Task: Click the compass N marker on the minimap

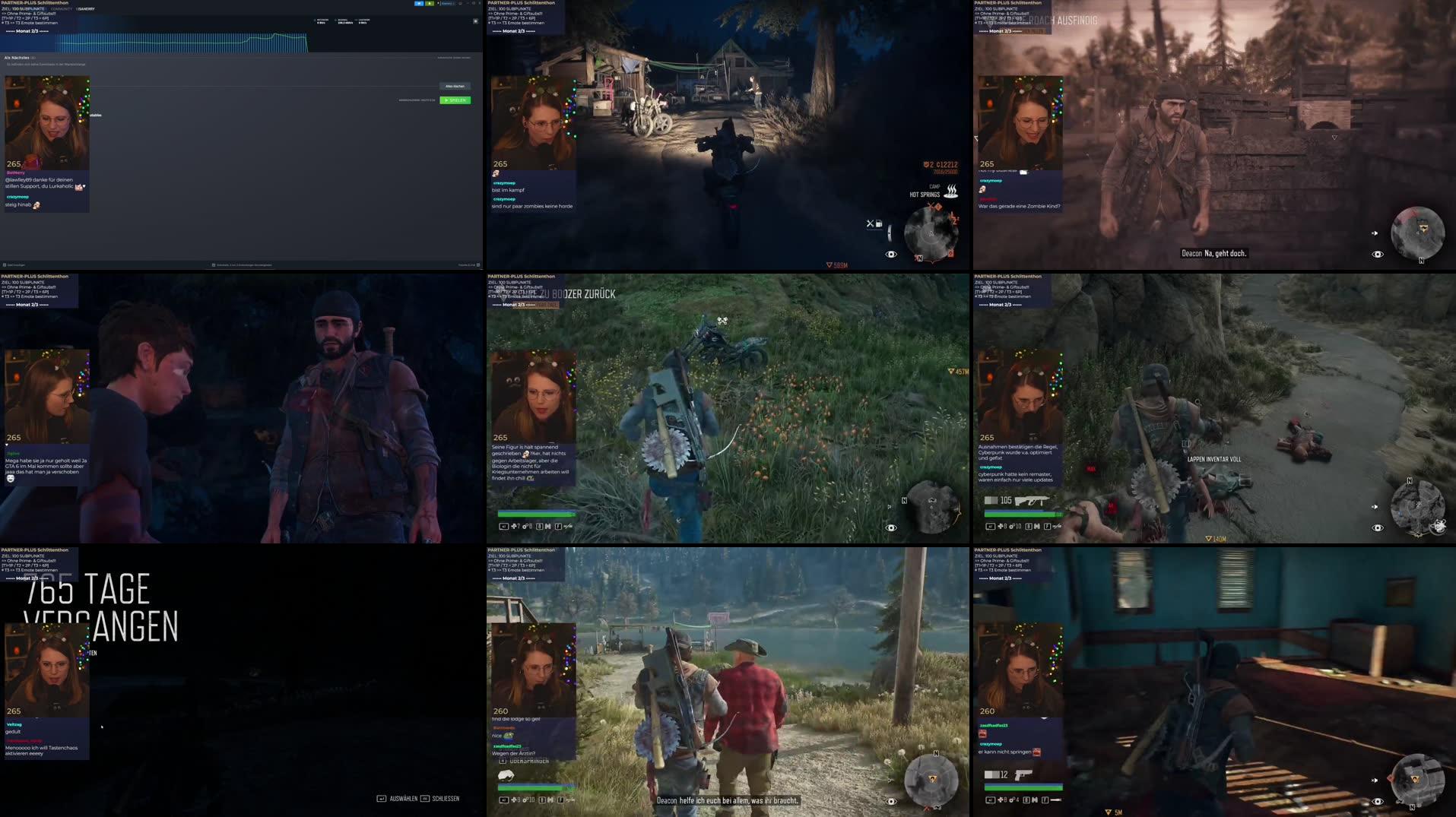Action: (x=920, y=258)
